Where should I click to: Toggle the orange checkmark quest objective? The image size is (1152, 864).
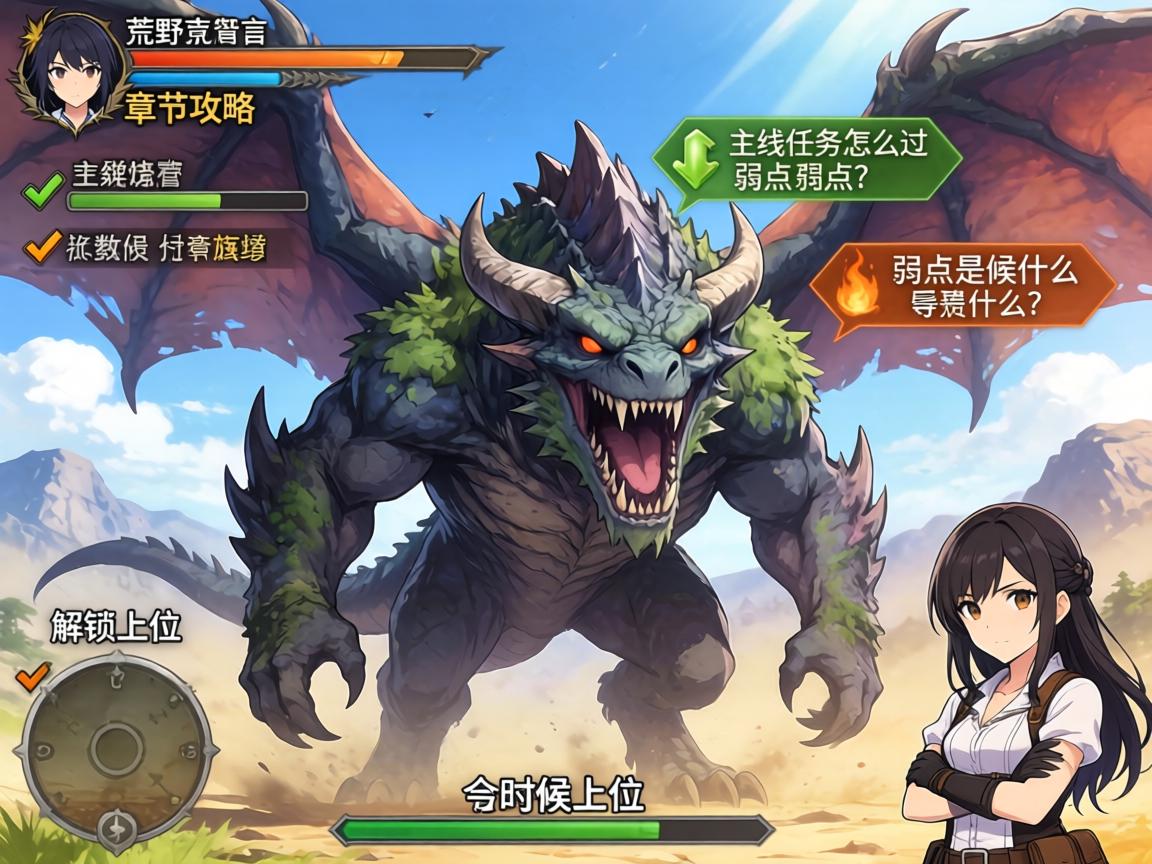coord(42,245)
